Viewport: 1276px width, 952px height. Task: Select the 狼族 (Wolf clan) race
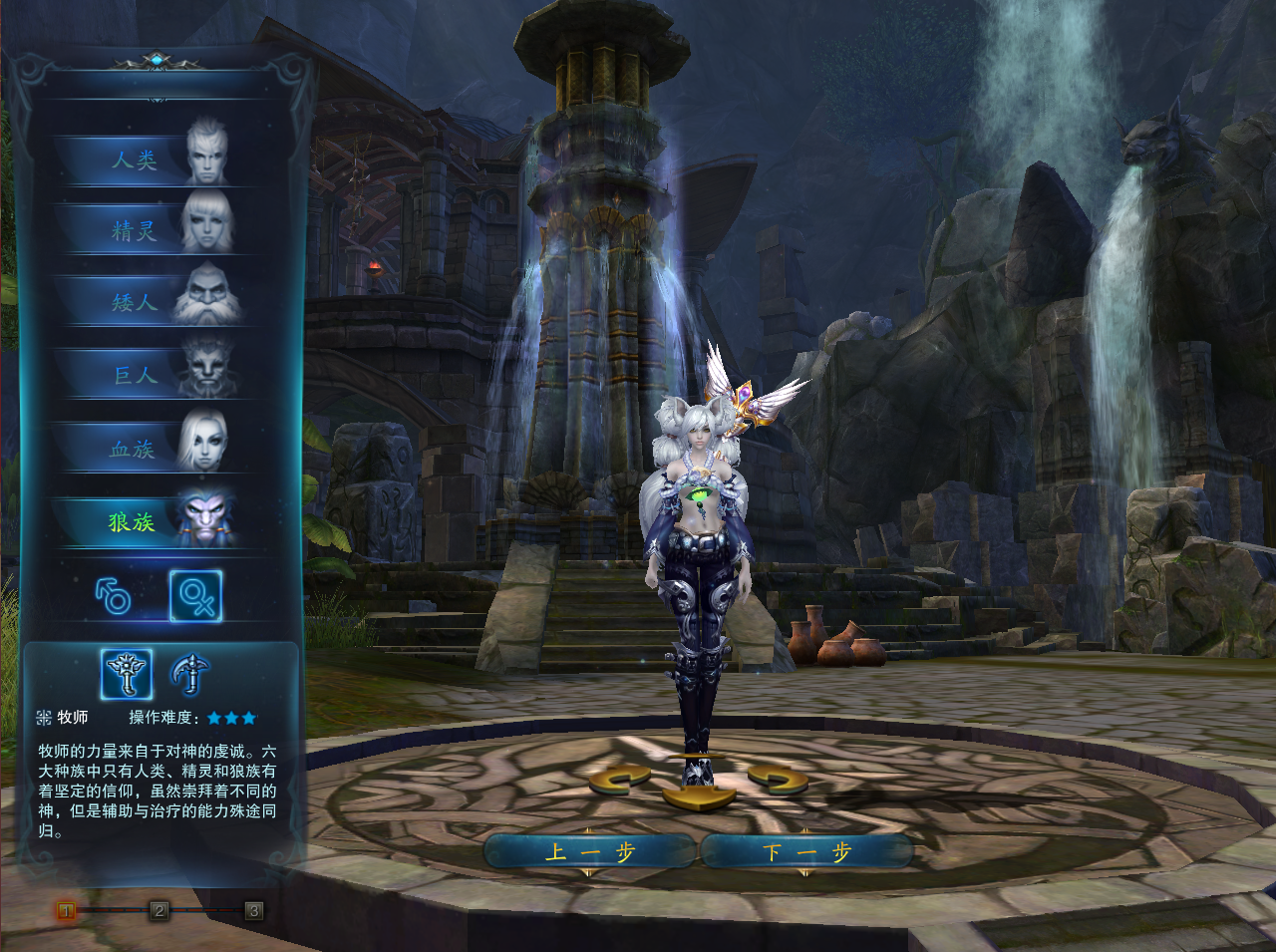point(150,521)
